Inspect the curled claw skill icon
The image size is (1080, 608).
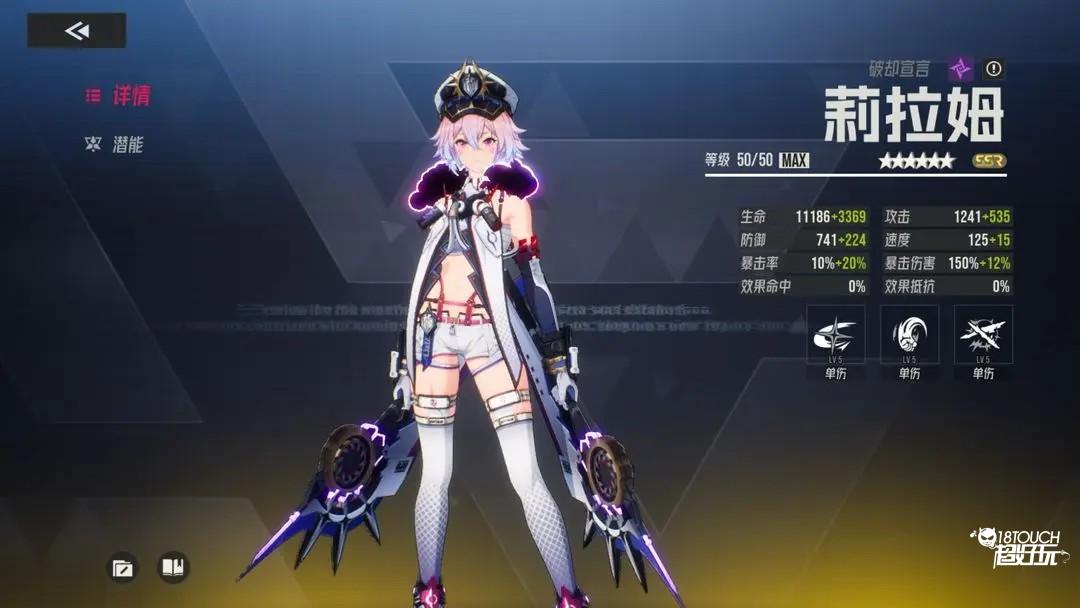909,335
